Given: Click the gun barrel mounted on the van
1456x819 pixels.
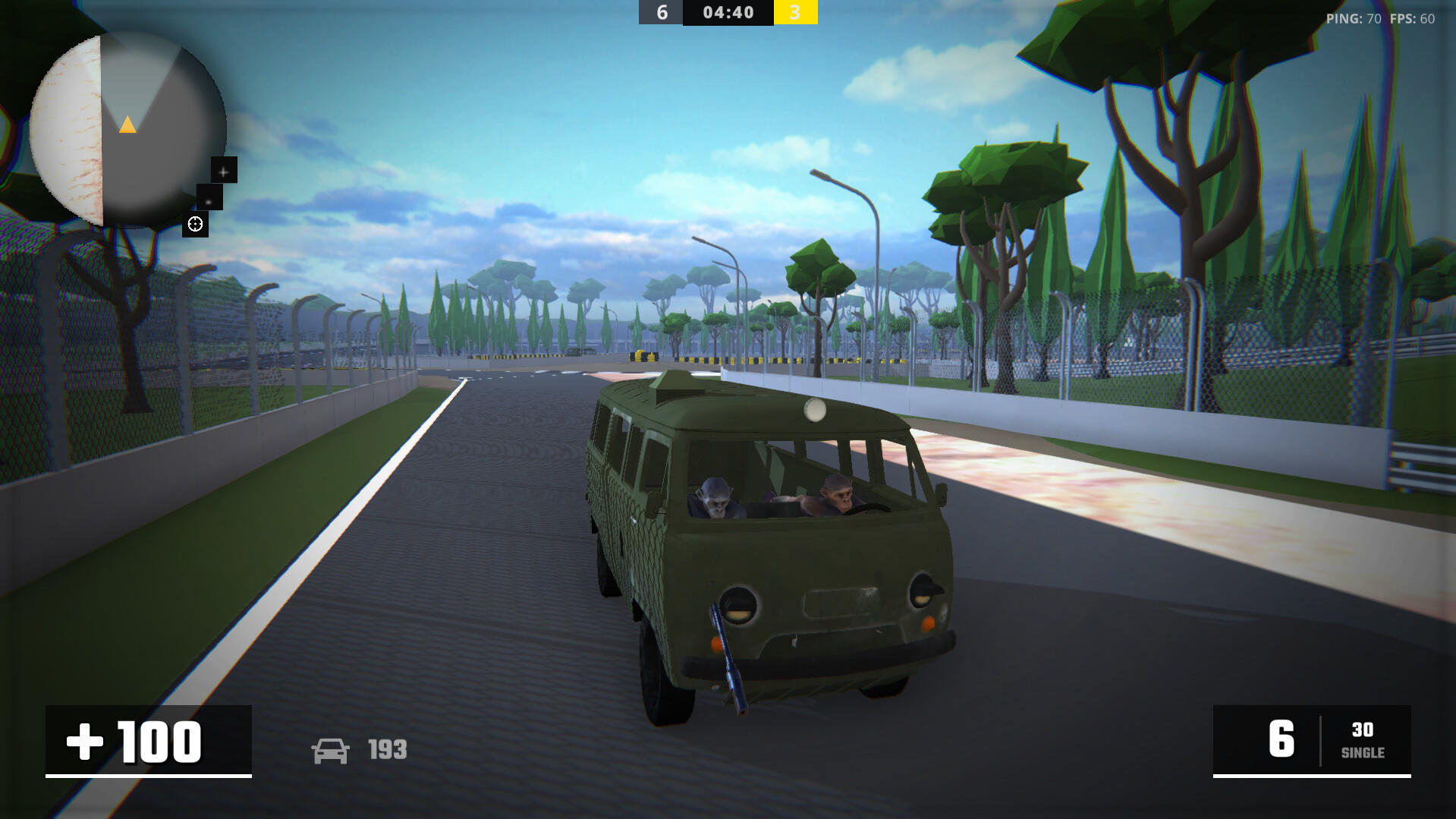Looking at the screenshot, I should pos(727,659).
